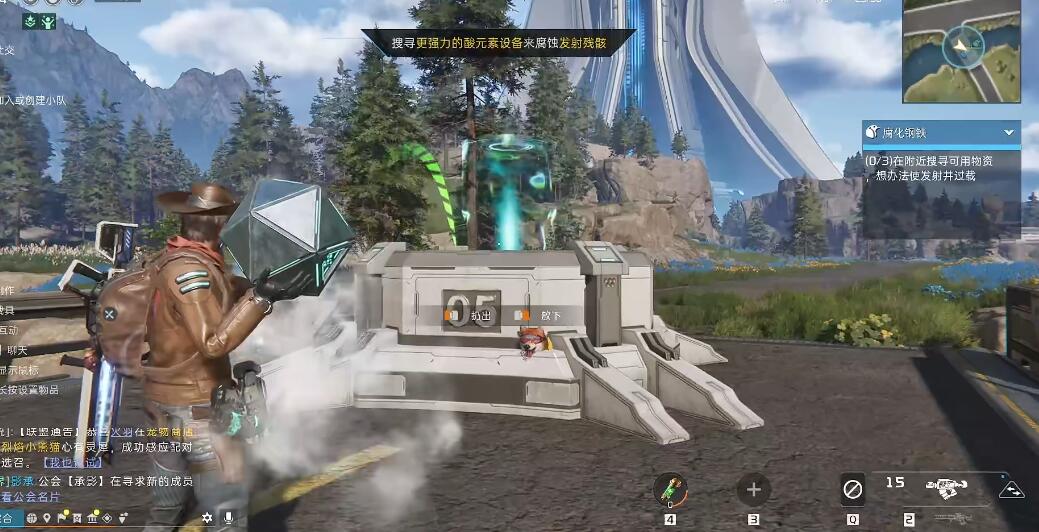Click the flag channel icon in chat bar
Screen dimensions: 1039x532
62,517
